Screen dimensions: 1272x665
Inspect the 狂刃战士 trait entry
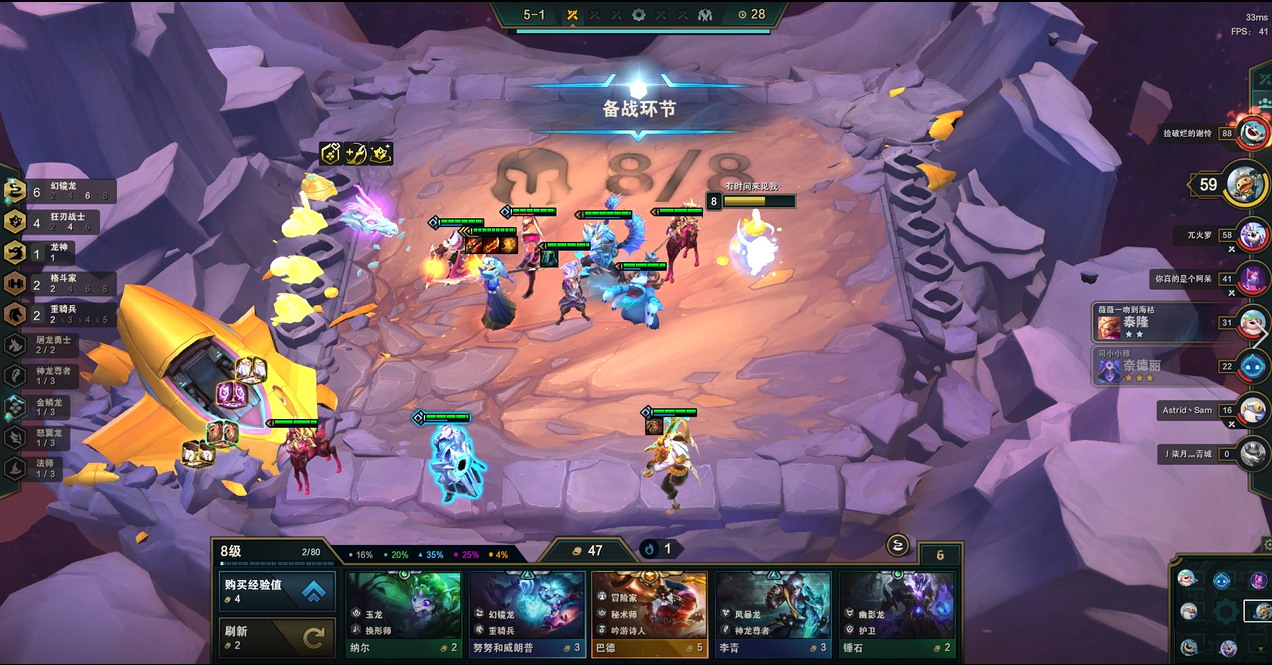(60, 222)
